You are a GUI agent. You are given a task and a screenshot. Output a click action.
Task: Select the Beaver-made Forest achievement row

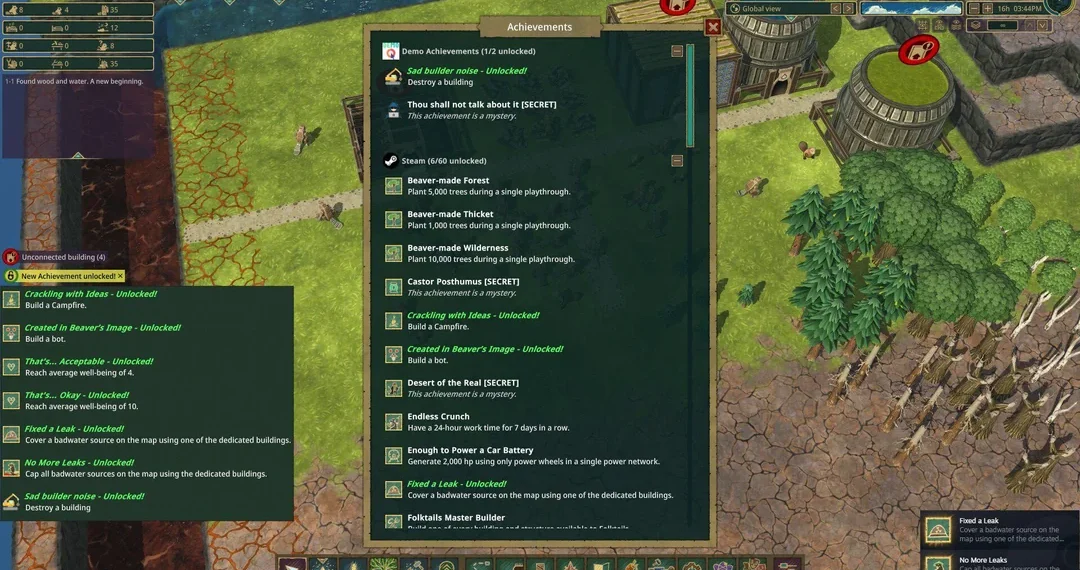[x=488, y=186]
